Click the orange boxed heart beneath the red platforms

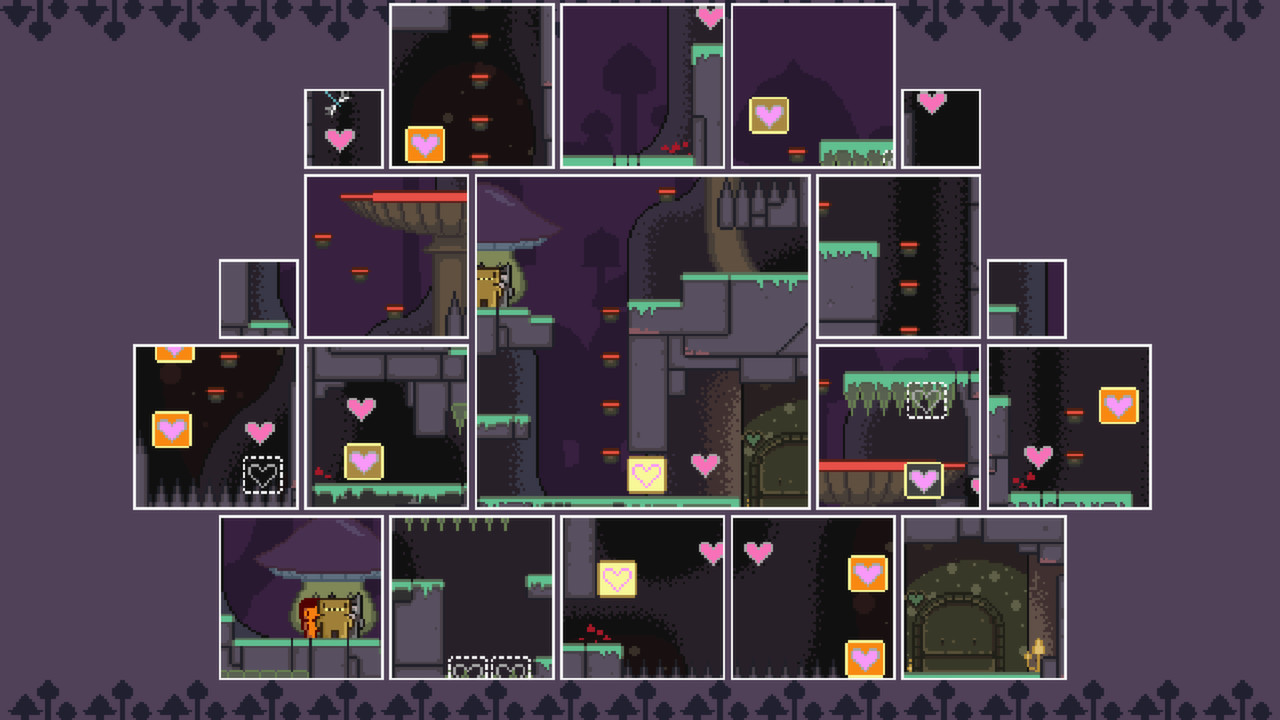tap(425, 144)
